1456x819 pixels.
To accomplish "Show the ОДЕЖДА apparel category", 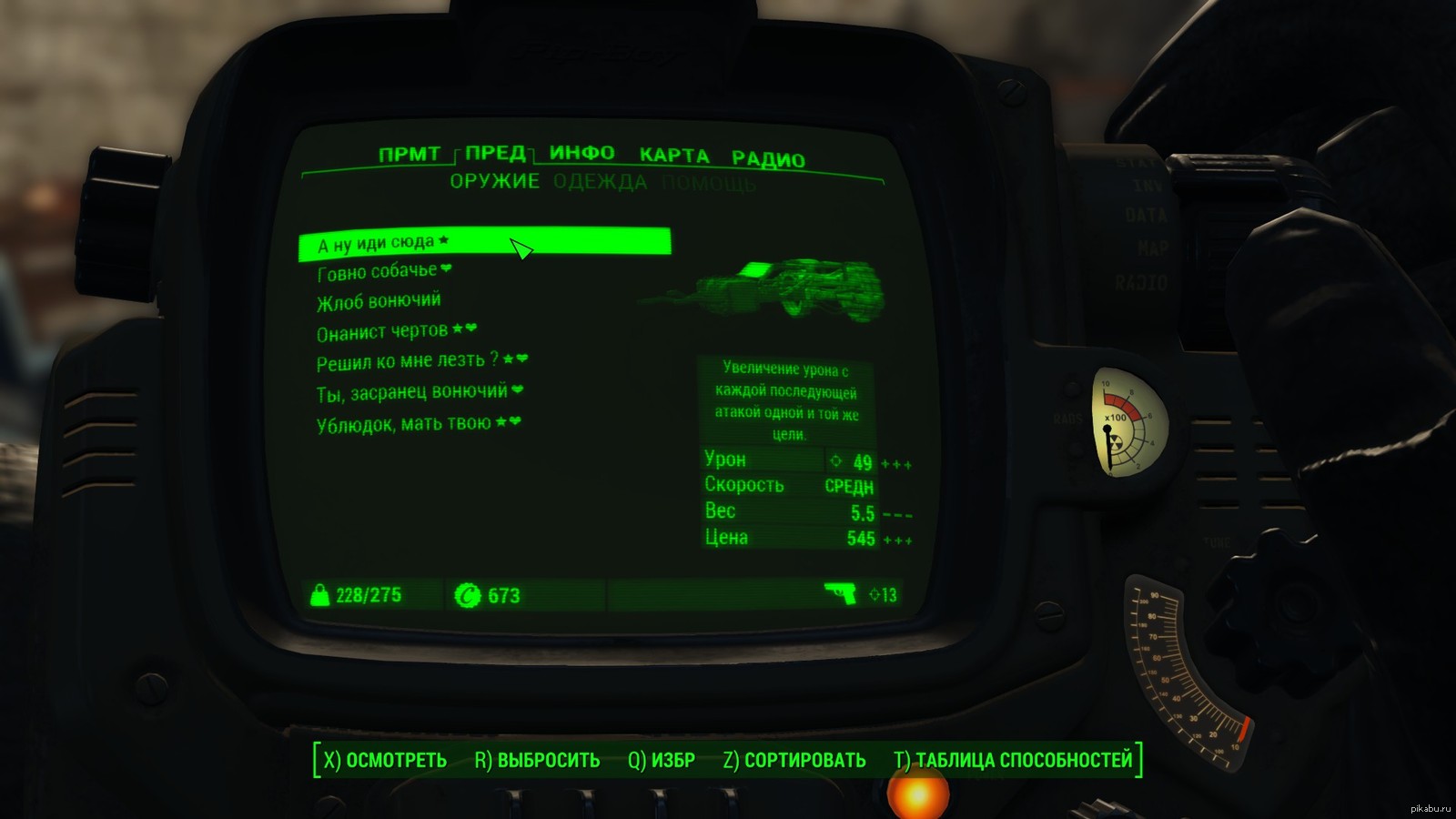I will point(600,182).
